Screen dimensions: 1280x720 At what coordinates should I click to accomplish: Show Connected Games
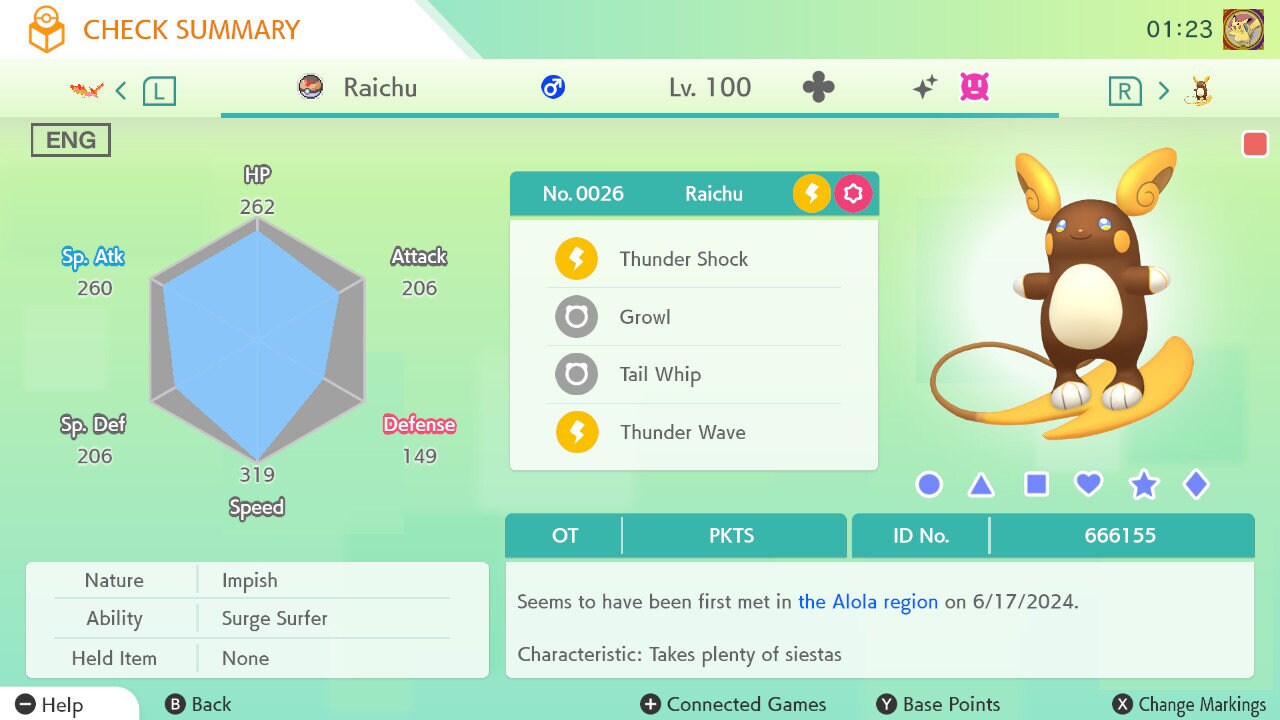[x=734, y=705]
